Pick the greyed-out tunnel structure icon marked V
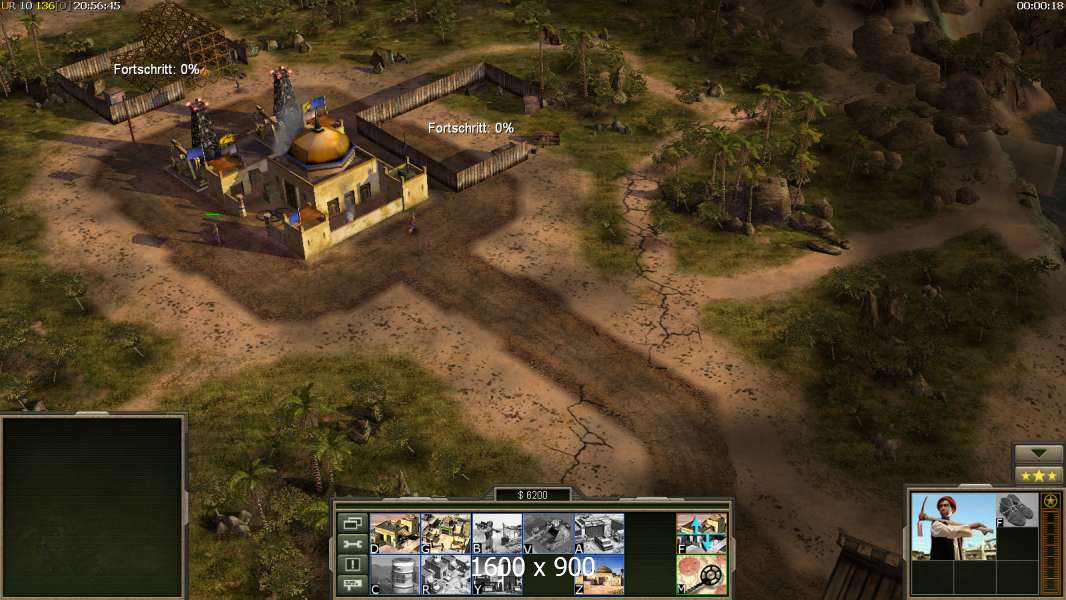This screenshot has width=1066, height=600. click(547, 533)
